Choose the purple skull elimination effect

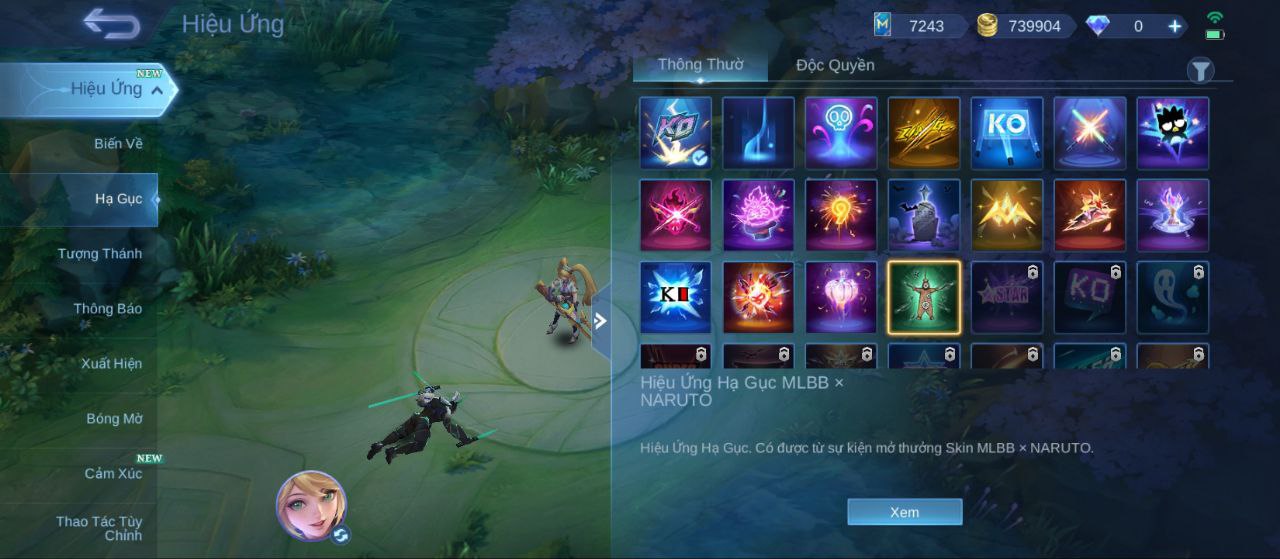click(841, 132)
